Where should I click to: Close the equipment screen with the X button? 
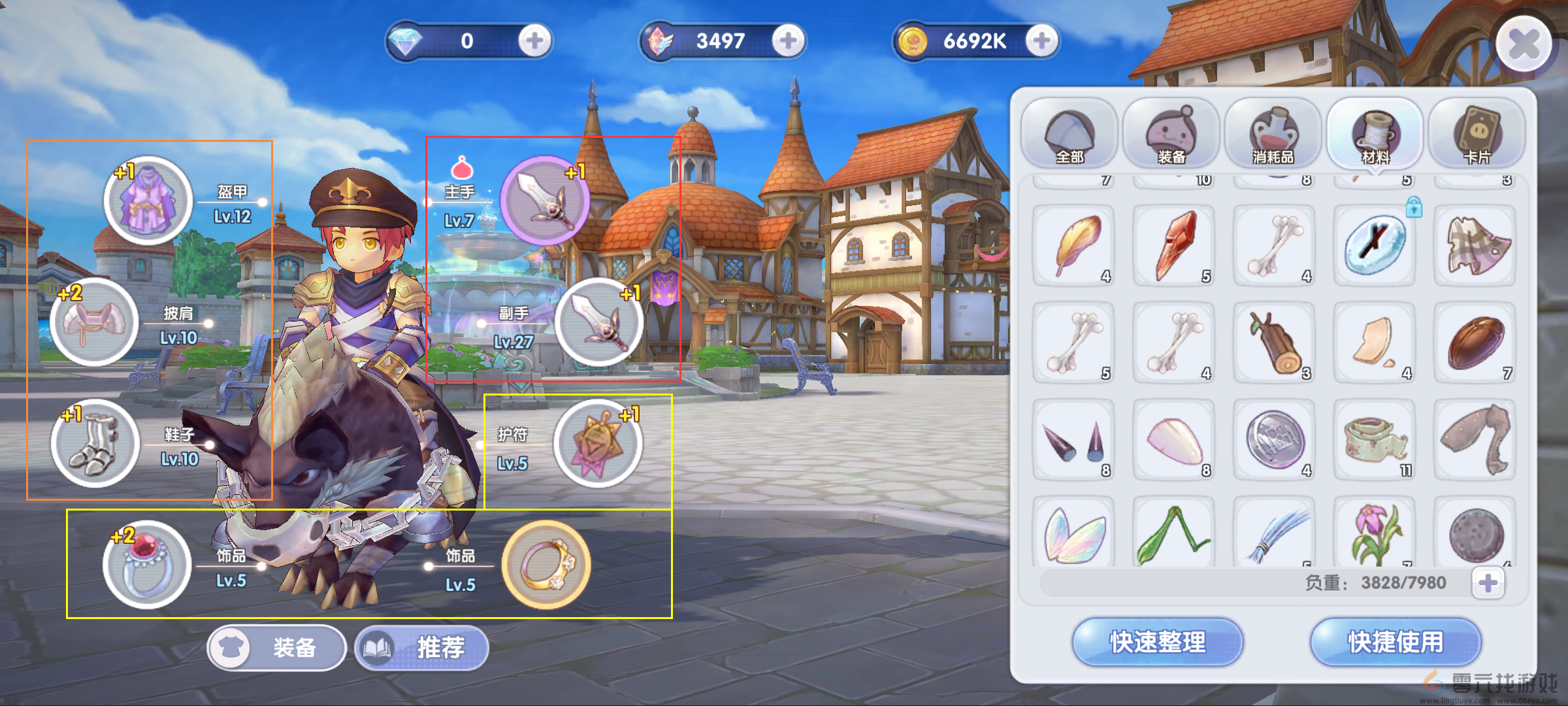pyautogui.click(x=1524, y=44)
